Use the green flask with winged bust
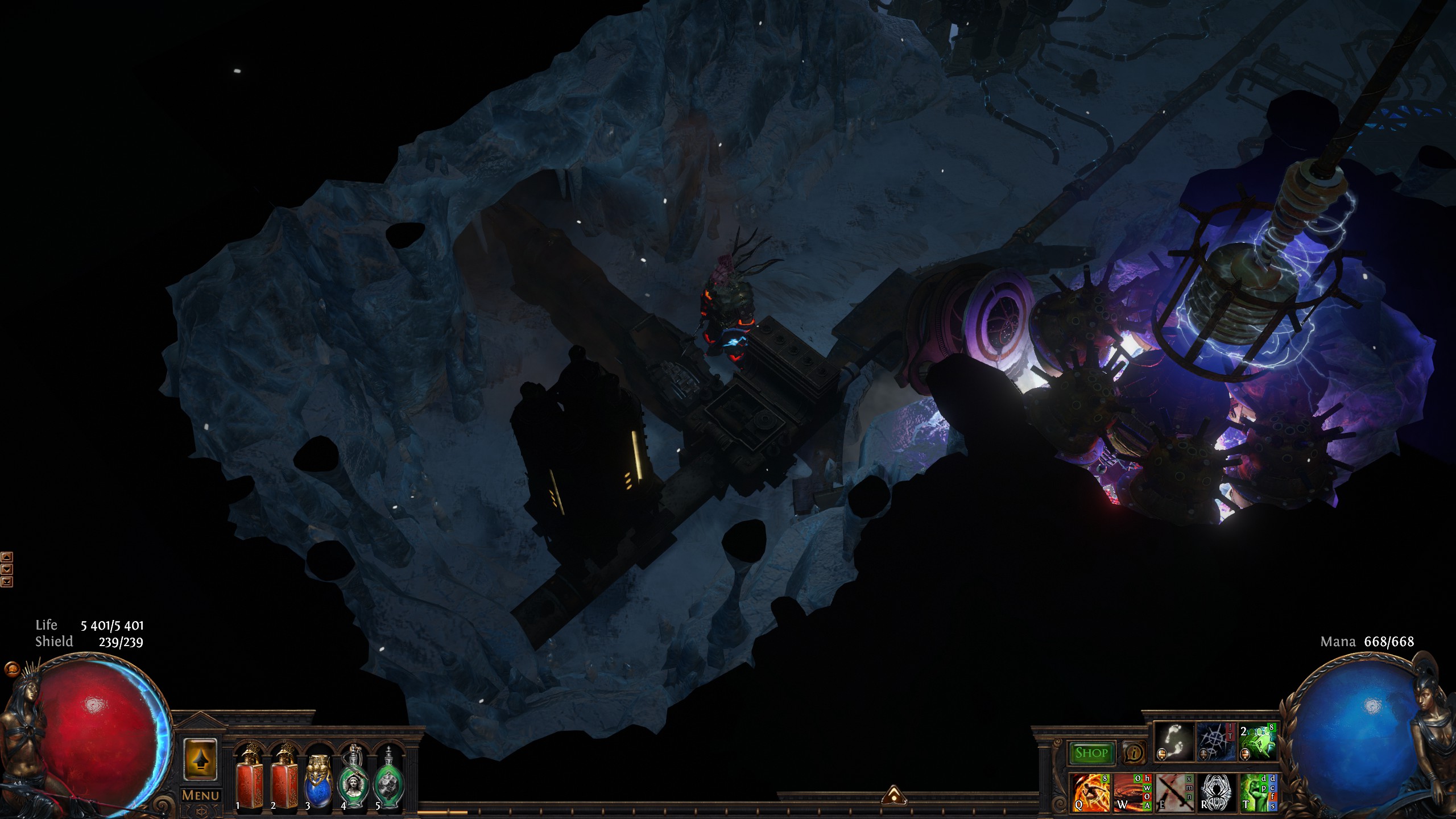This screenshot has height=819, width=1456. tap(354, 779)
